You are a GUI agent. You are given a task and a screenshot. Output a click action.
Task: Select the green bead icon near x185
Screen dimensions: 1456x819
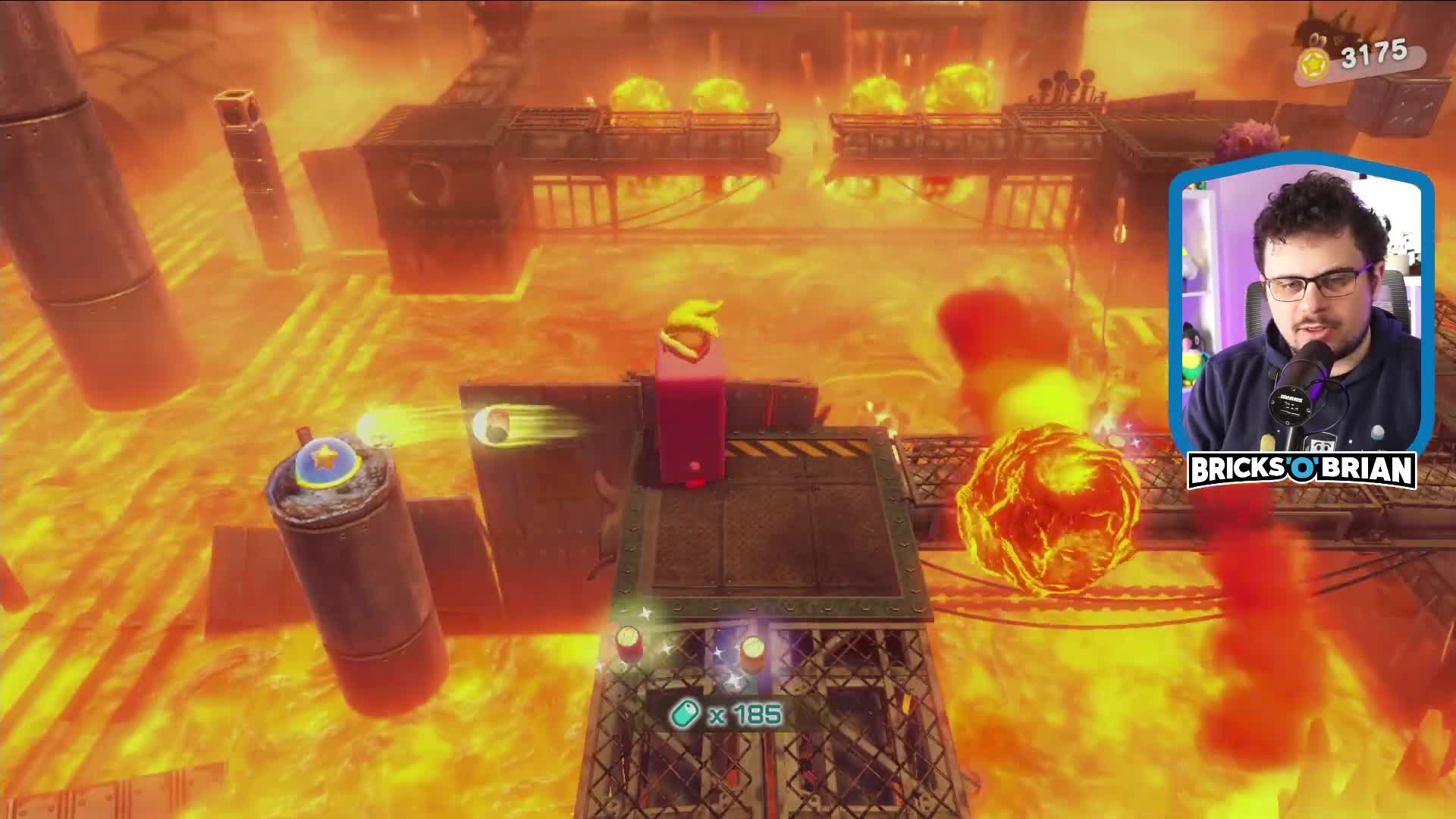coord(683,711)
